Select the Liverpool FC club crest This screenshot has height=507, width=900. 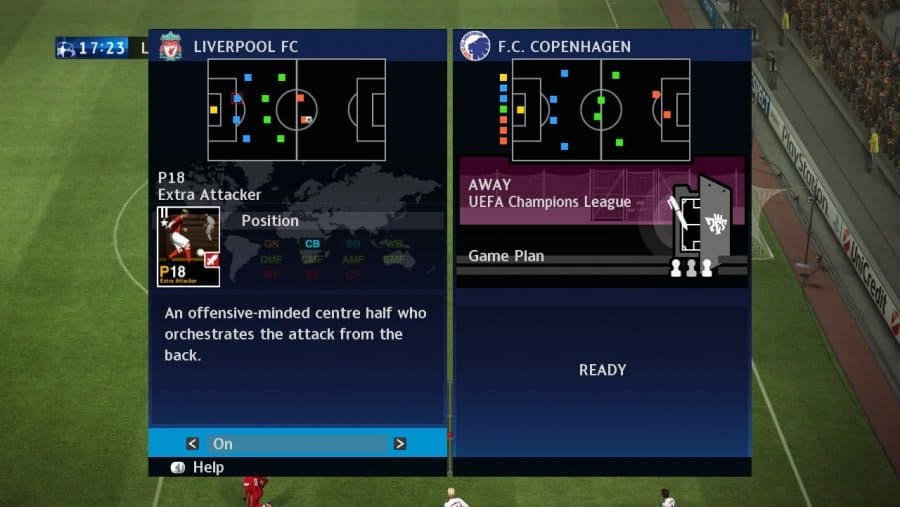[171, 46]
